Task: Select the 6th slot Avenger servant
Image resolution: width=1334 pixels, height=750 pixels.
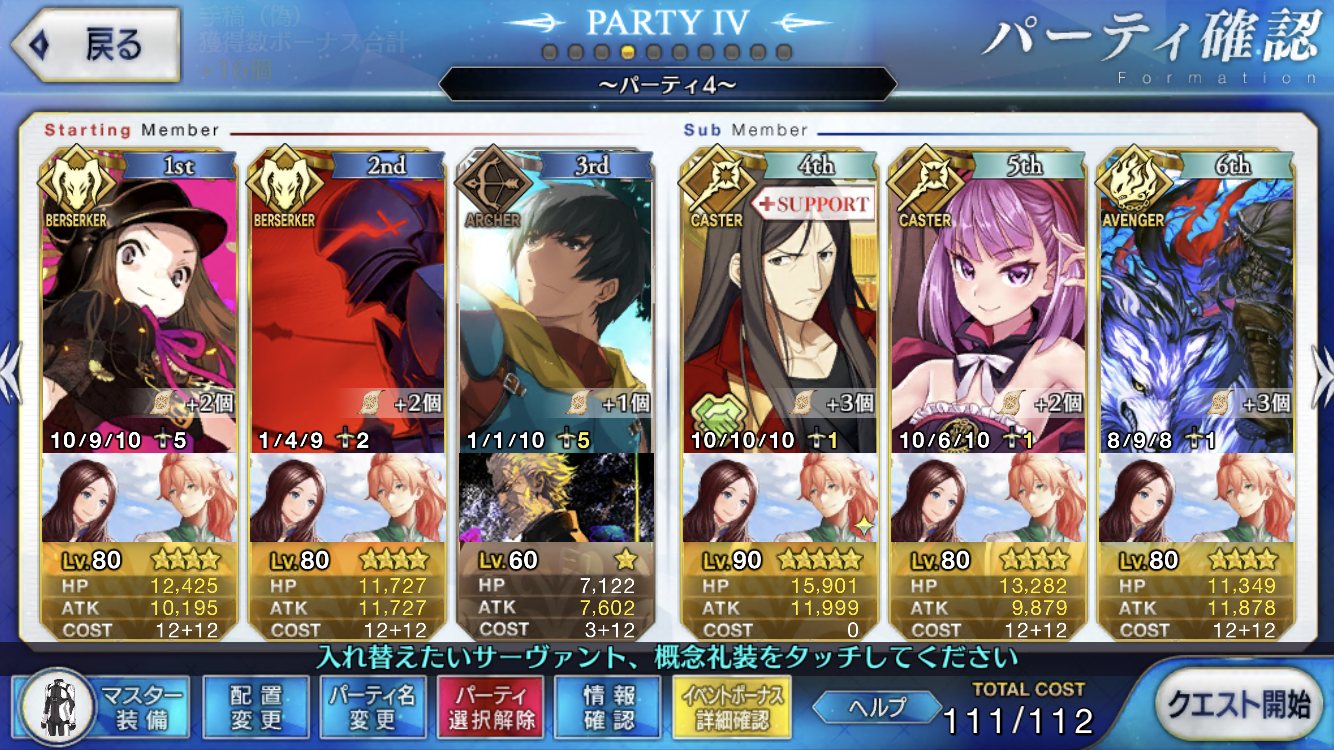Action: coord(1196,300)
